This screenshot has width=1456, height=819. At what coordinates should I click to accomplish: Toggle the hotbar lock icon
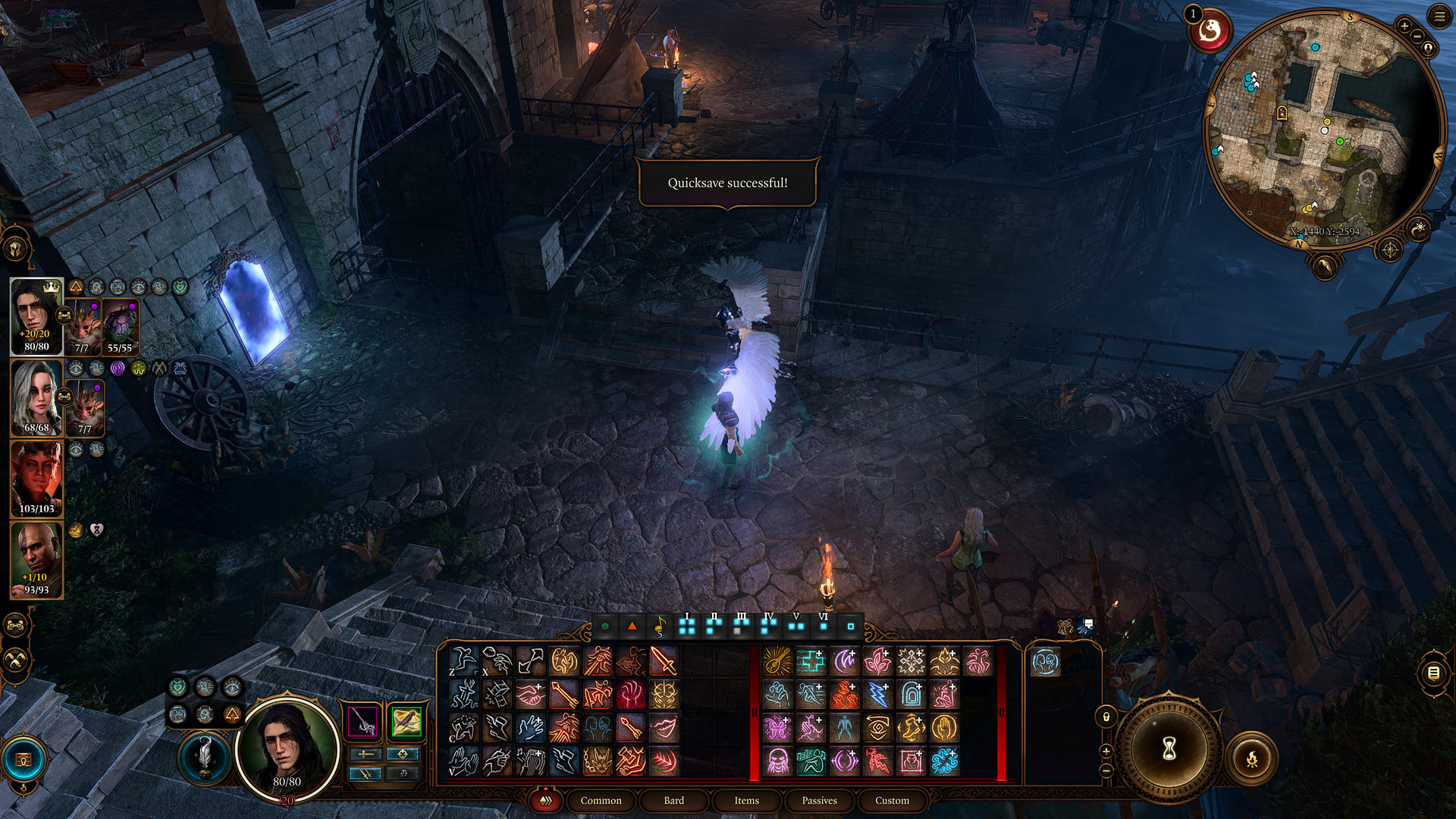1106,717
